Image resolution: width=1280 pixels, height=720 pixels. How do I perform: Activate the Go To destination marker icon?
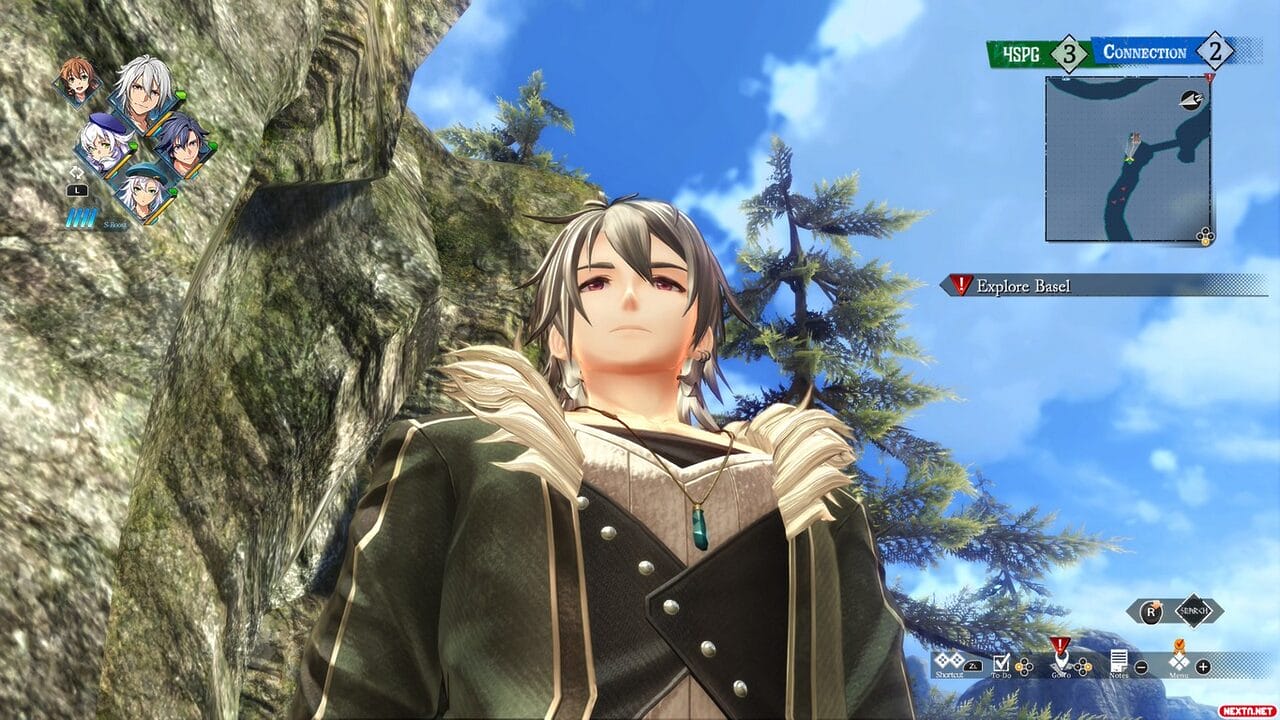pyautogui.click(x=1059, y=658)
